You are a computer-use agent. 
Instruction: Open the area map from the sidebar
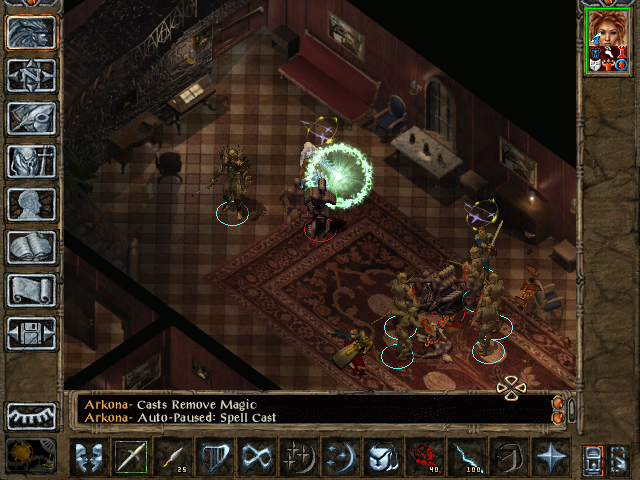pos(31,75)
